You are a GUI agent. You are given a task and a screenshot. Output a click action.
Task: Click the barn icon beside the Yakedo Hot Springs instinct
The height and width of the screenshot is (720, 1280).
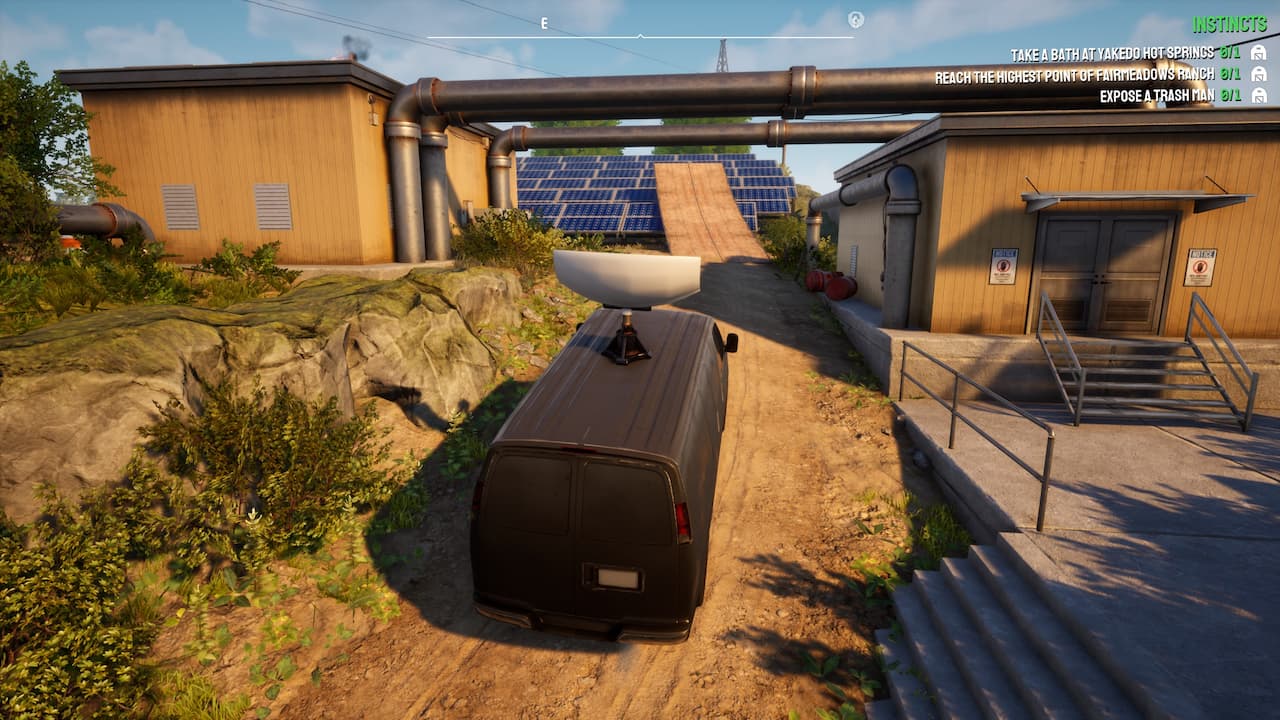1259,54
